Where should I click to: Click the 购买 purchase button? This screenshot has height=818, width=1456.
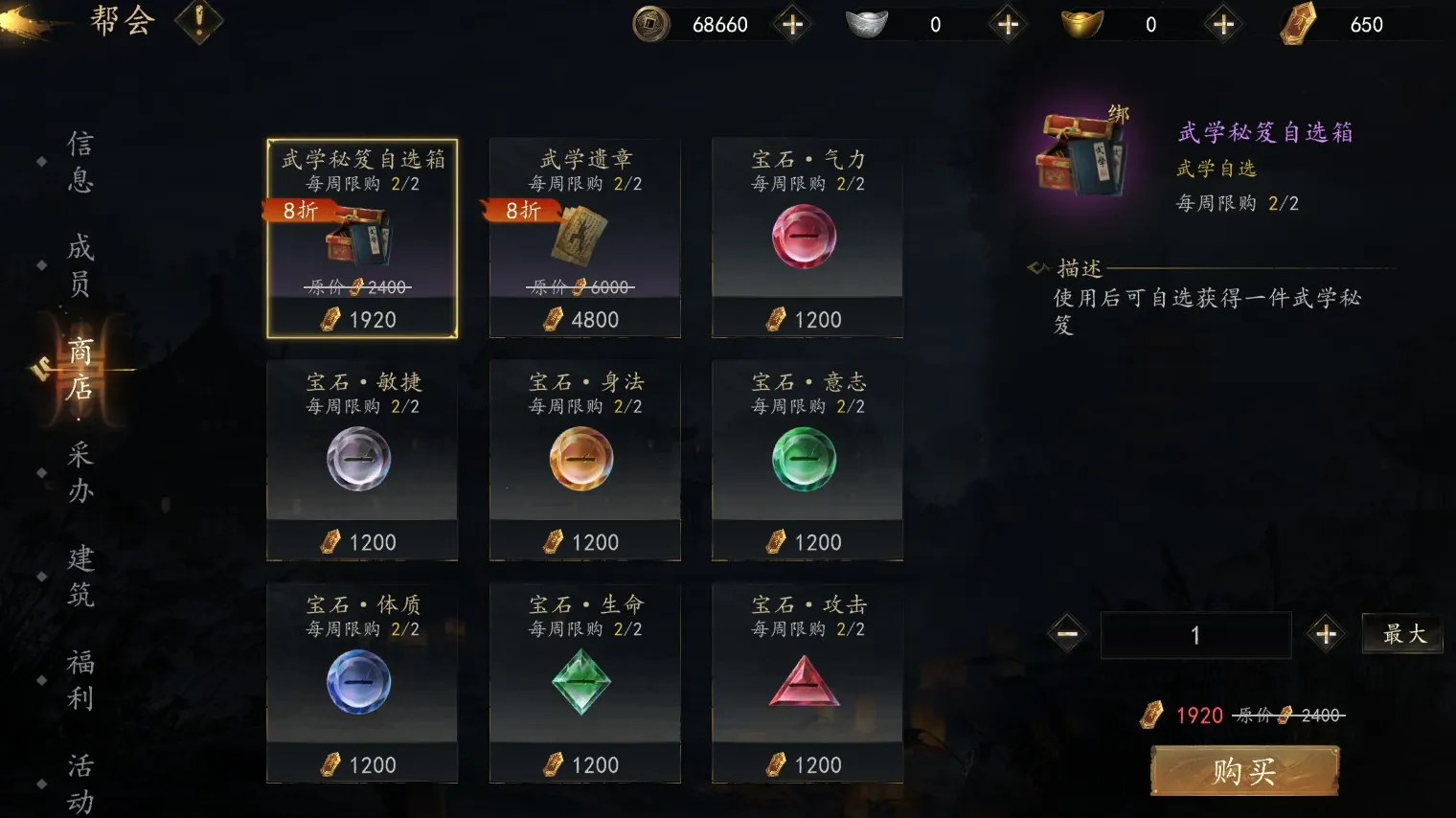pyautogui.click(x=1242, y=771)
